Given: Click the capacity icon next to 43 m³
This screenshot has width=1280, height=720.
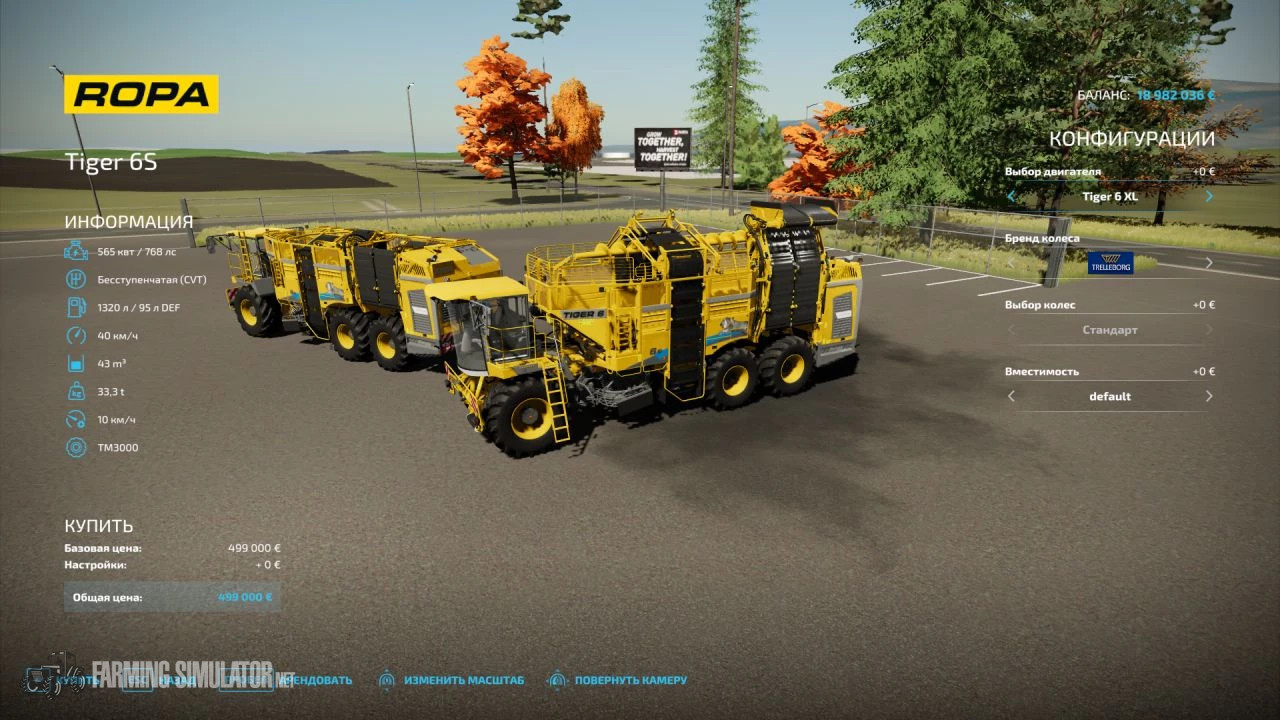Looking at the screenshot, I should [76, 363].
